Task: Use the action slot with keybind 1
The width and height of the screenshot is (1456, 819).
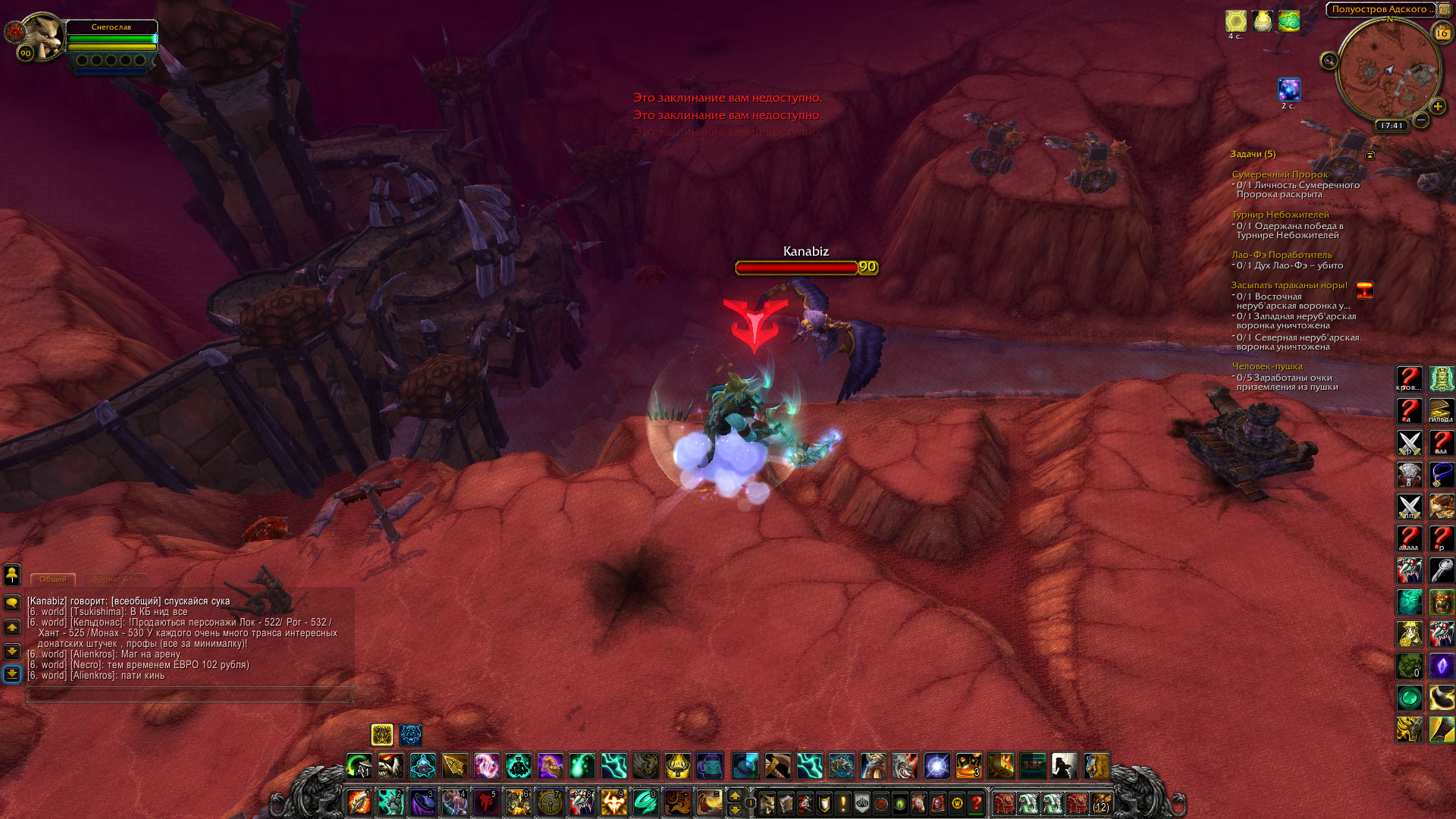Action: tap(359, 802)
